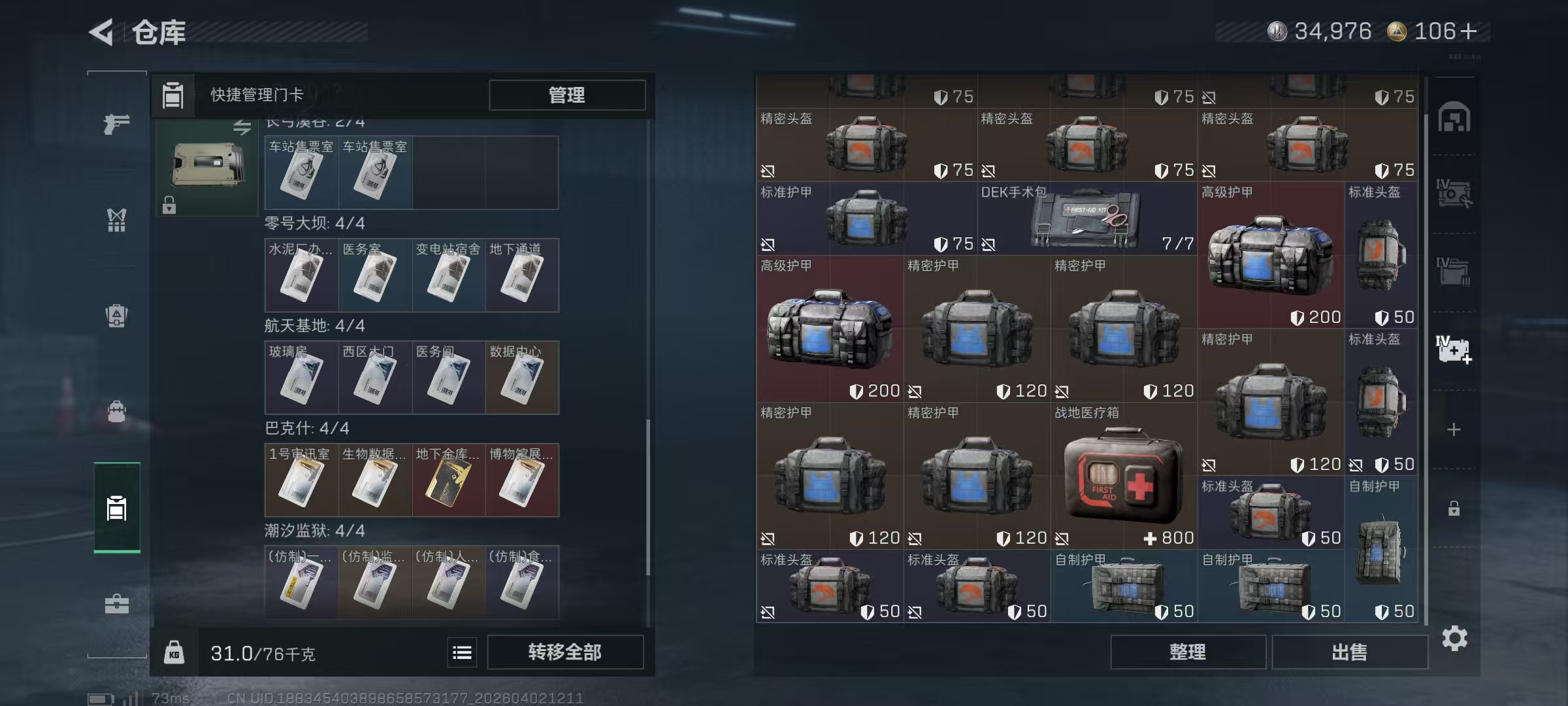Viewport: 1568px width, 706px height.
Task: Go back from the 仓库 screen
Action: (x=102, y=32)
